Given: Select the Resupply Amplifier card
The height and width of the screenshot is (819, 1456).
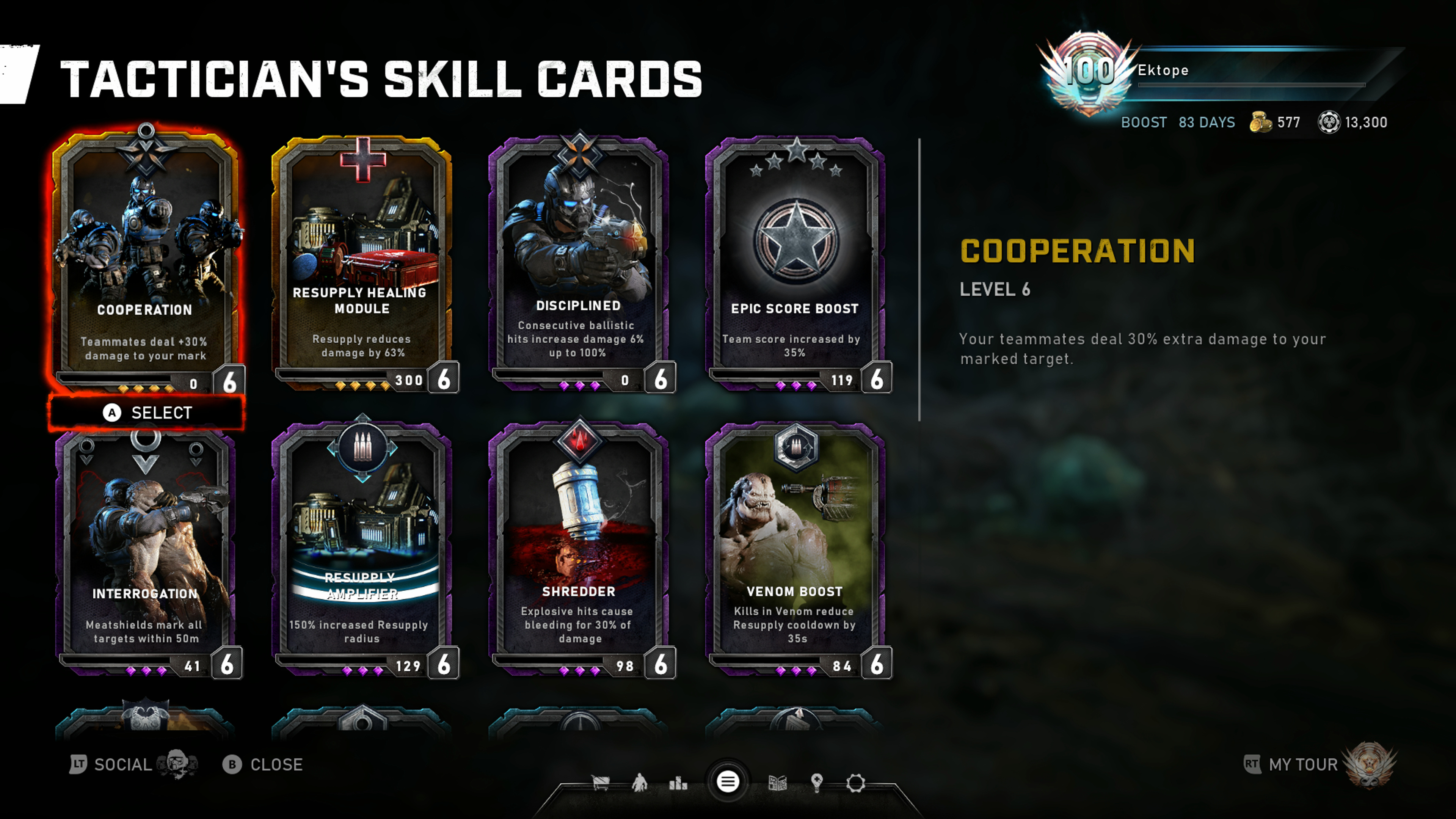Looking at the screenshot, I should pyautogui.click(x=362, y=548).
